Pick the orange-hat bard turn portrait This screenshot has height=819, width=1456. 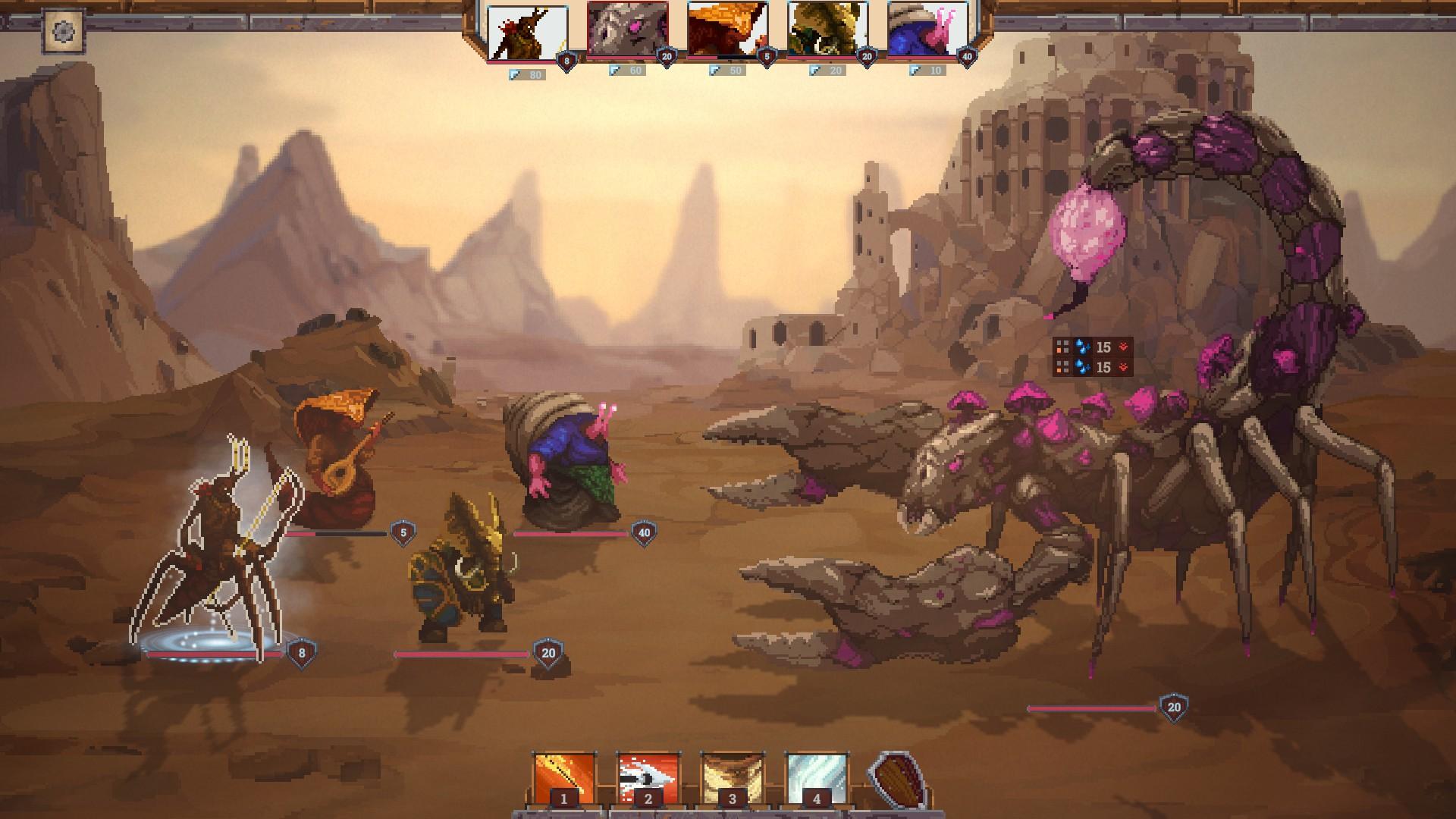coord(727,30)
